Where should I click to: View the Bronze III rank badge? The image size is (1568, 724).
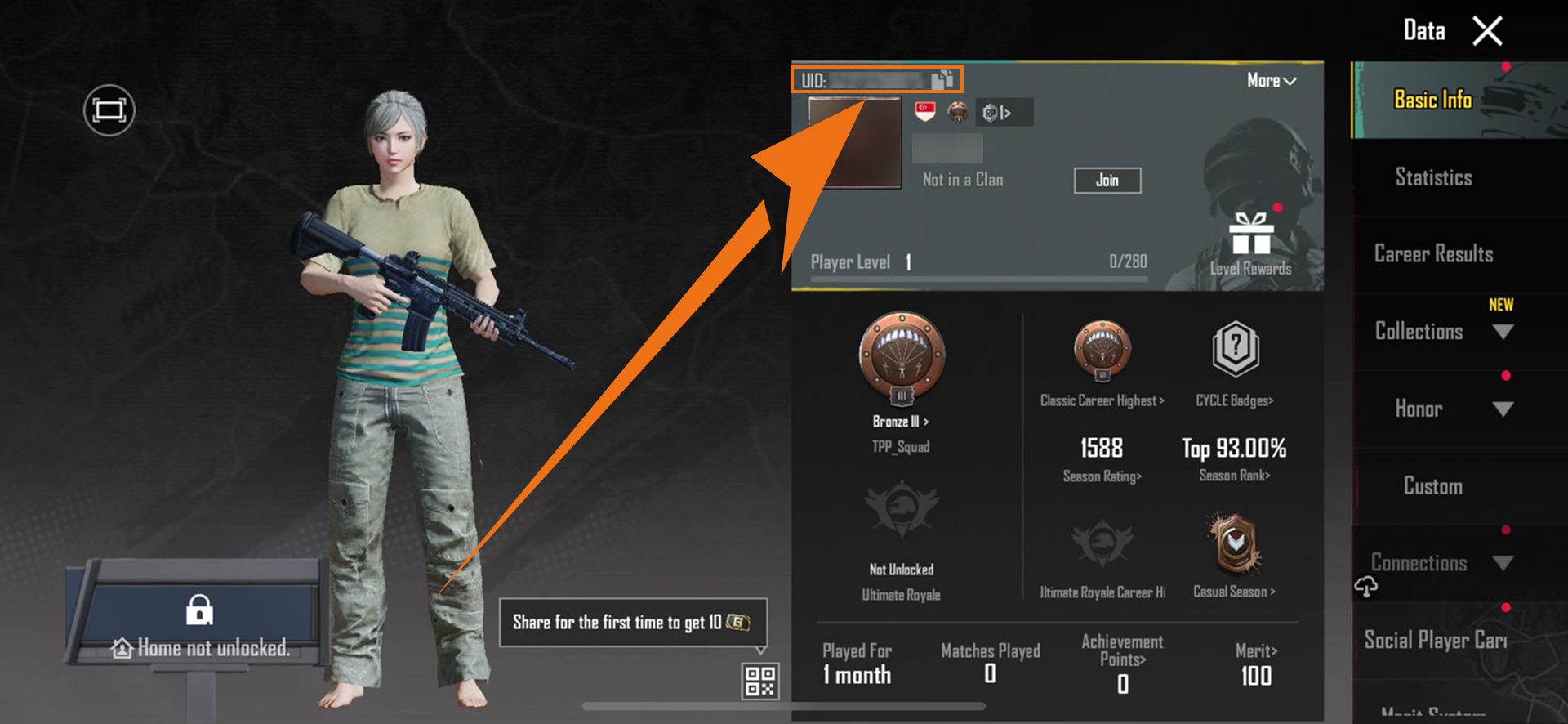(902, 356)
